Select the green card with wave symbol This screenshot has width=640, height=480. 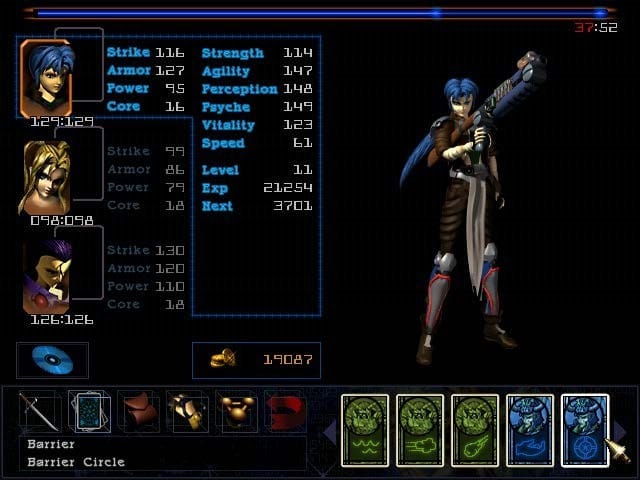pyautogui.click(x=365, y=430)
